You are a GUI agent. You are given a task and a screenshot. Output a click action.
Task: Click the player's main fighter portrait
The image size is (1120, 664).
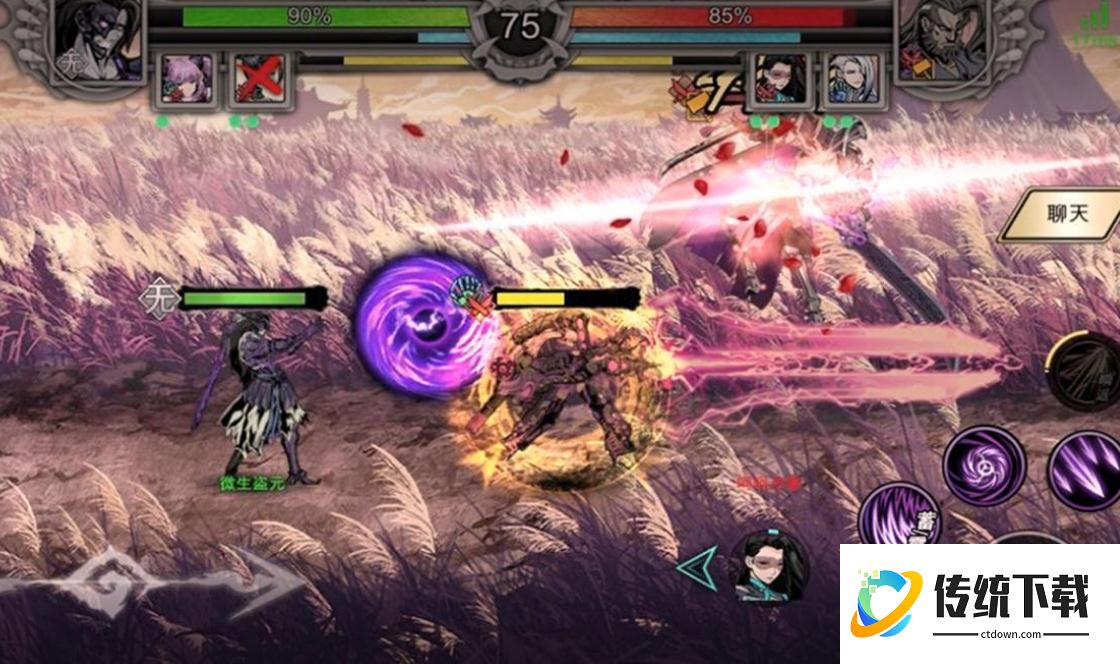click(x=97, y=40)
